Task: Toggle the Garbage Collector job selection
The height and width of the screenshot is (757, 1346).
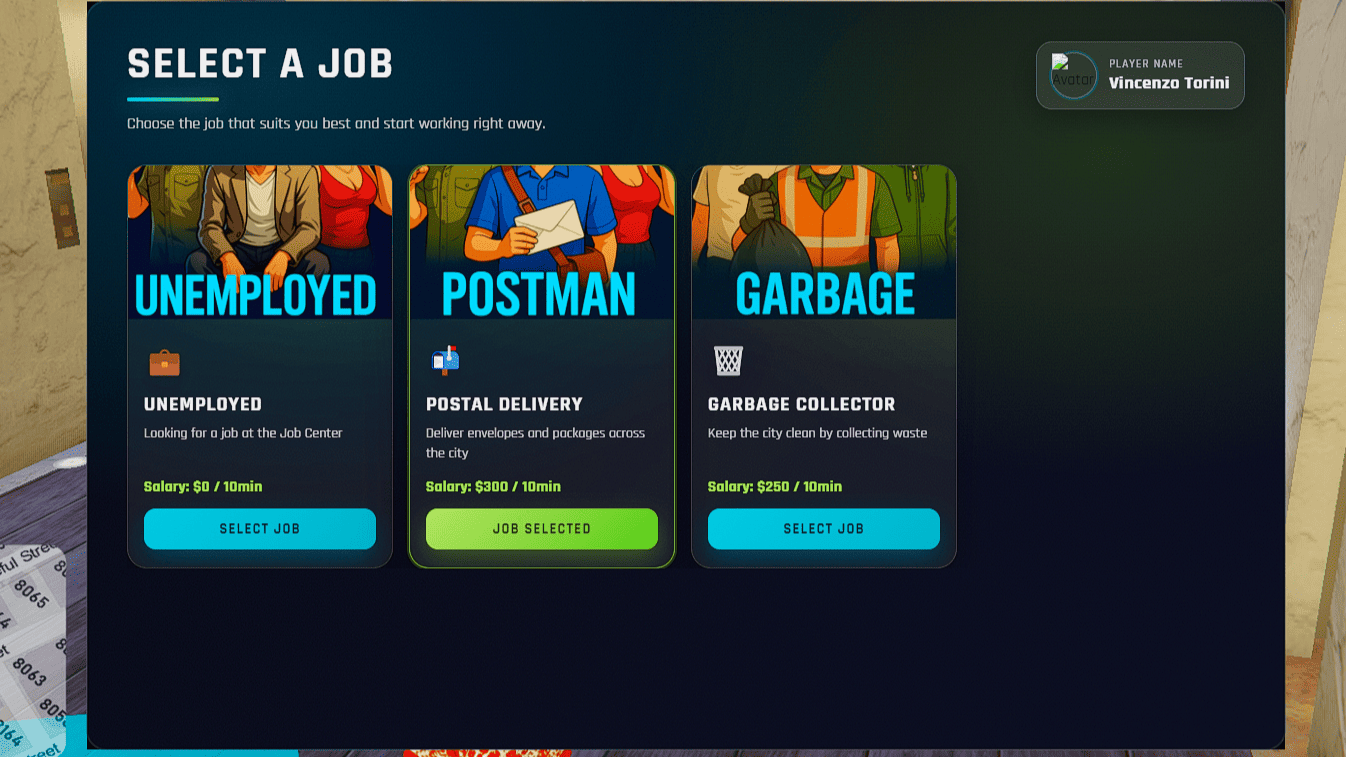Action: [x=823, y=529]
